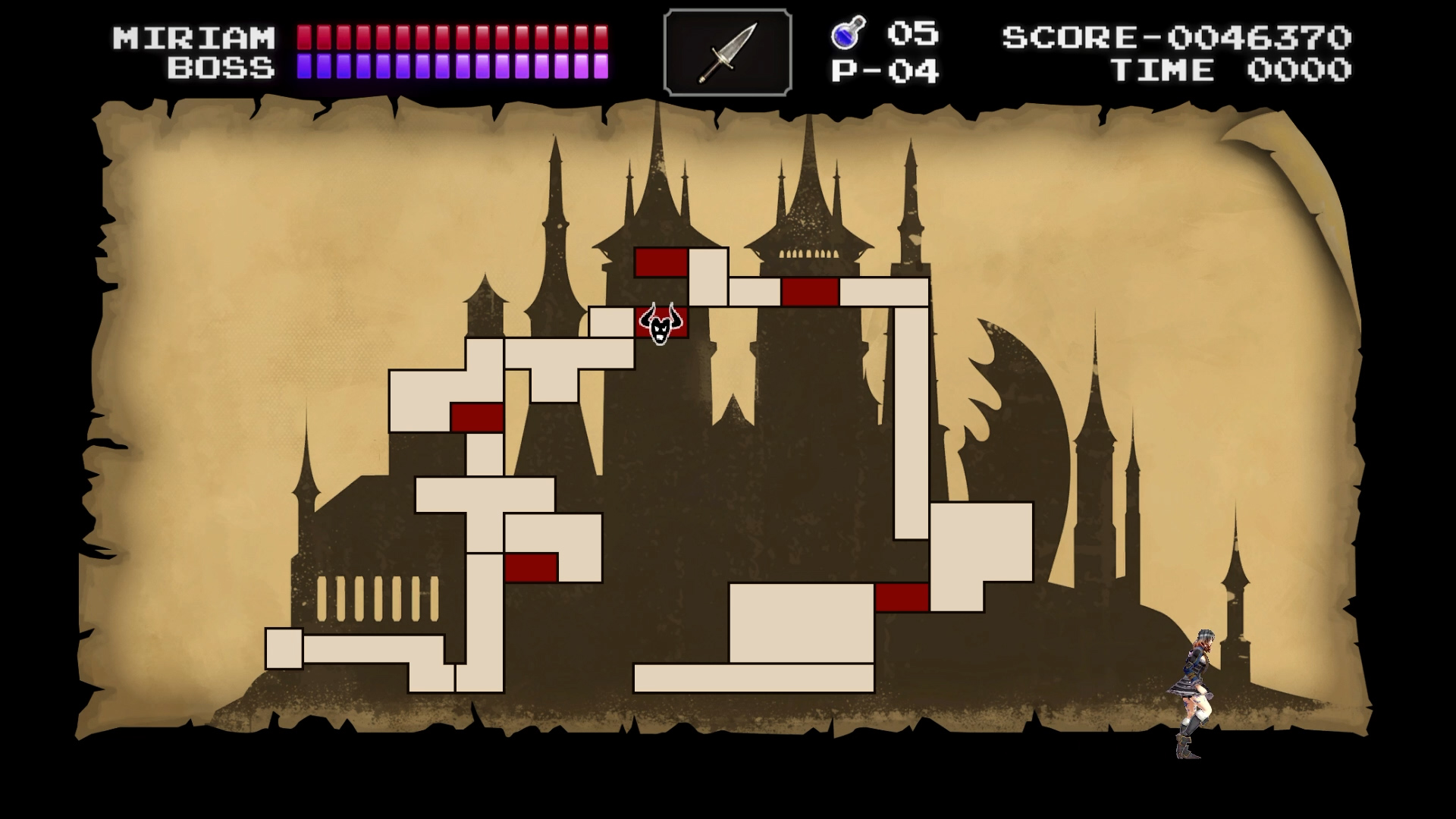Click the blue mana potion icon
The image size is (1456, 819).
[848, 33]
